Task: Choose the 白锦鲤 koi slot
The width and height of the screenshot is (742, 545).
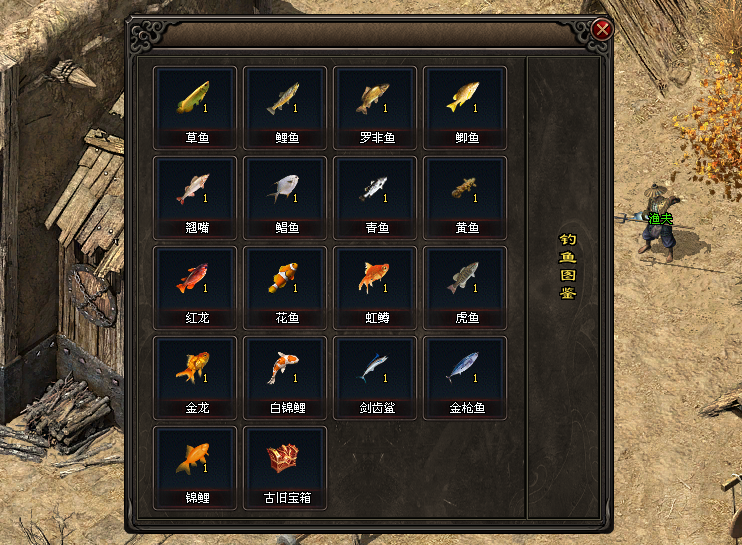Action: click(285, 370)
